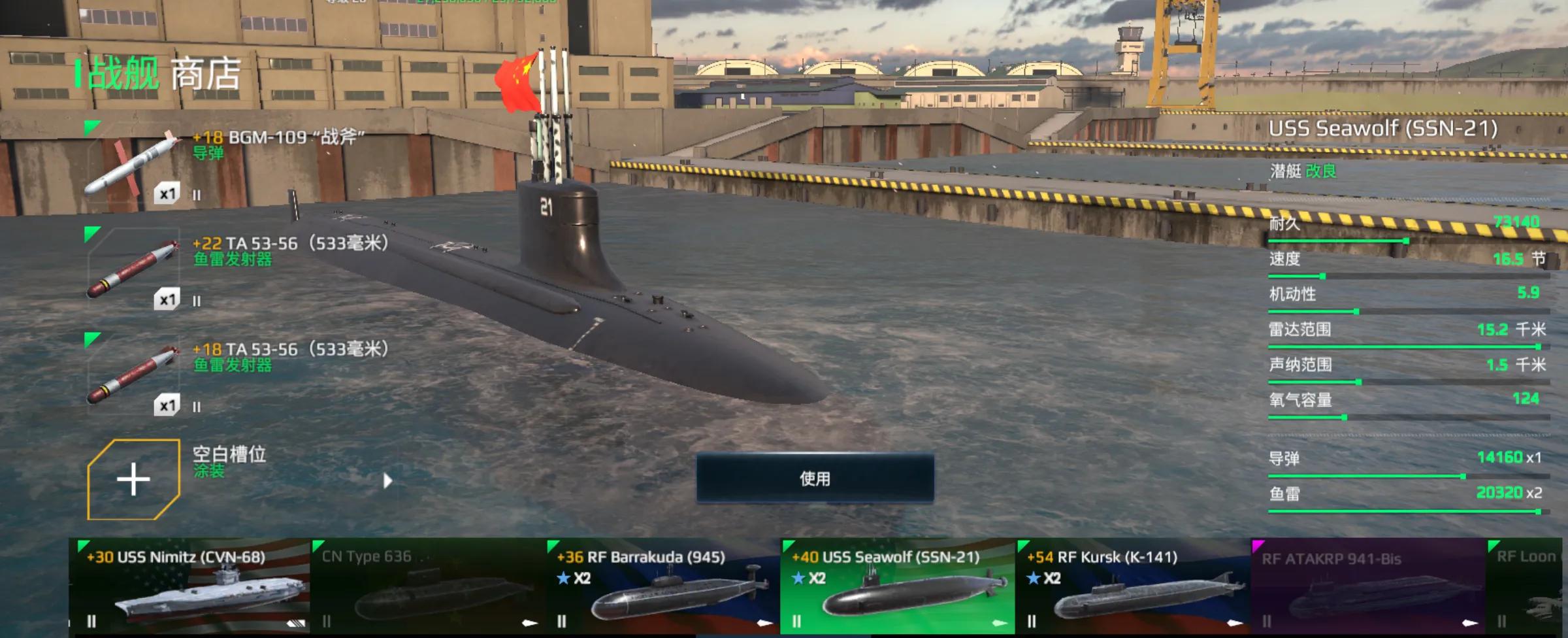Open the 战舰 tab in the shop header
The width and height of the screenshot is (1568, 638).
(123, 73)
